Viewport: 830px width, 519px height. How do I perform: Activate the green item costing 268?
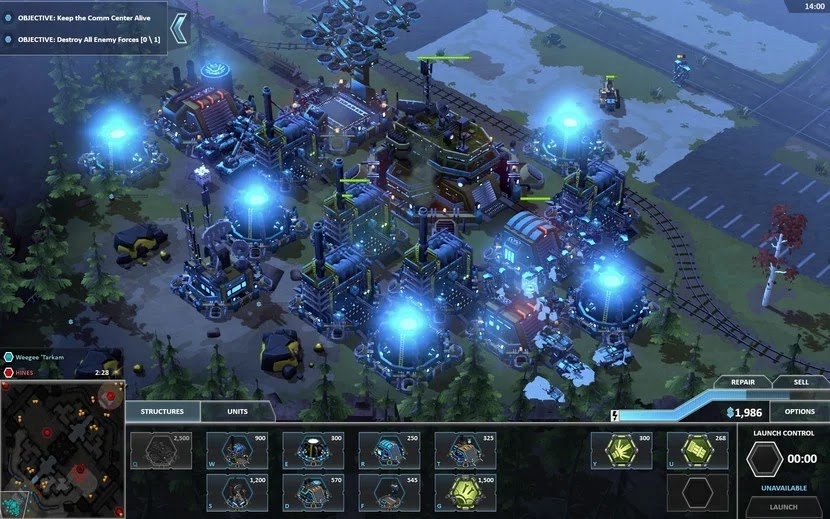tap(700, 450)
